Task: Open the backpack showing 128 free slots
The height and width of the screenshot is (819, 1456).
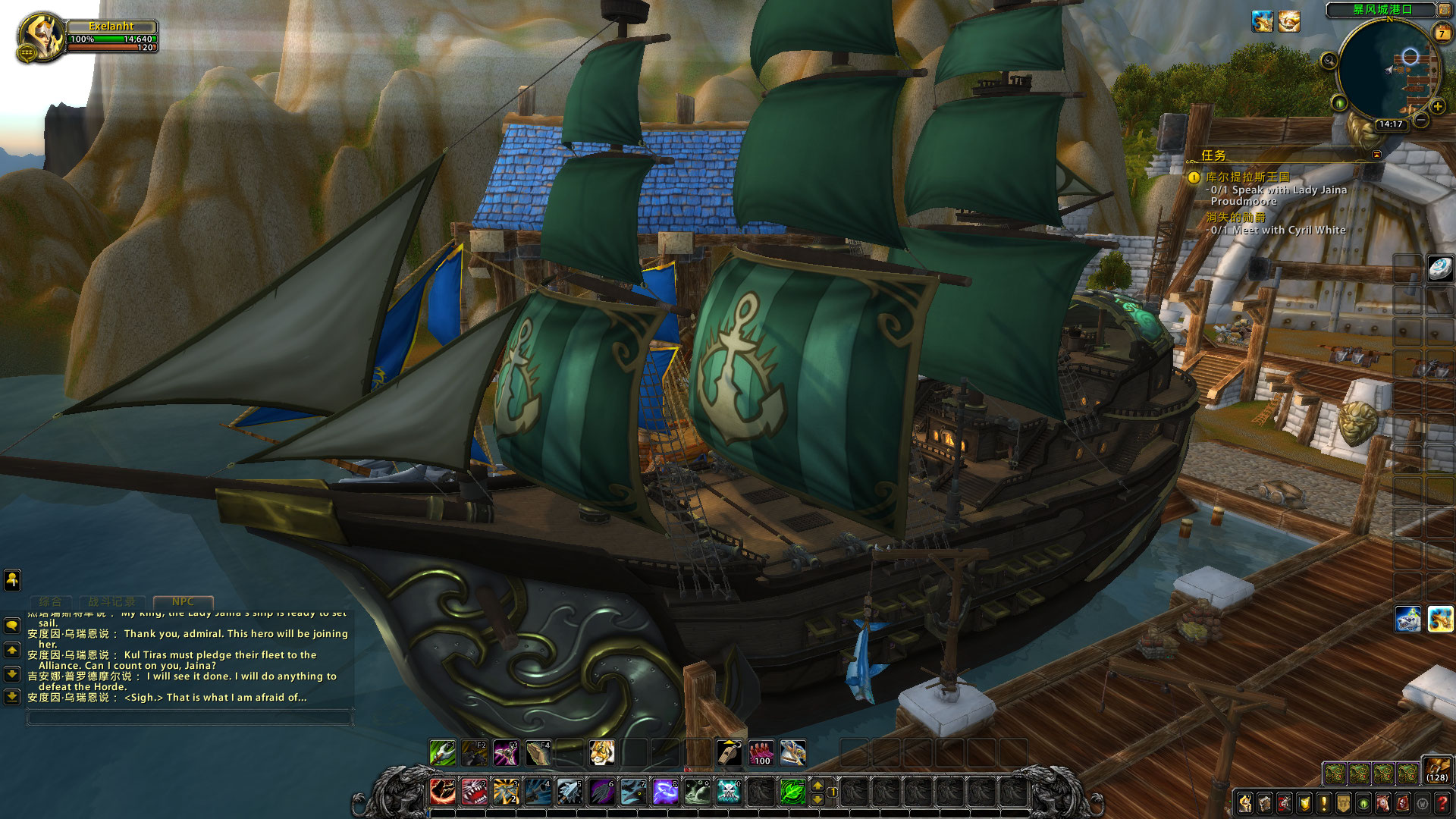Action: coord(1436,769)
